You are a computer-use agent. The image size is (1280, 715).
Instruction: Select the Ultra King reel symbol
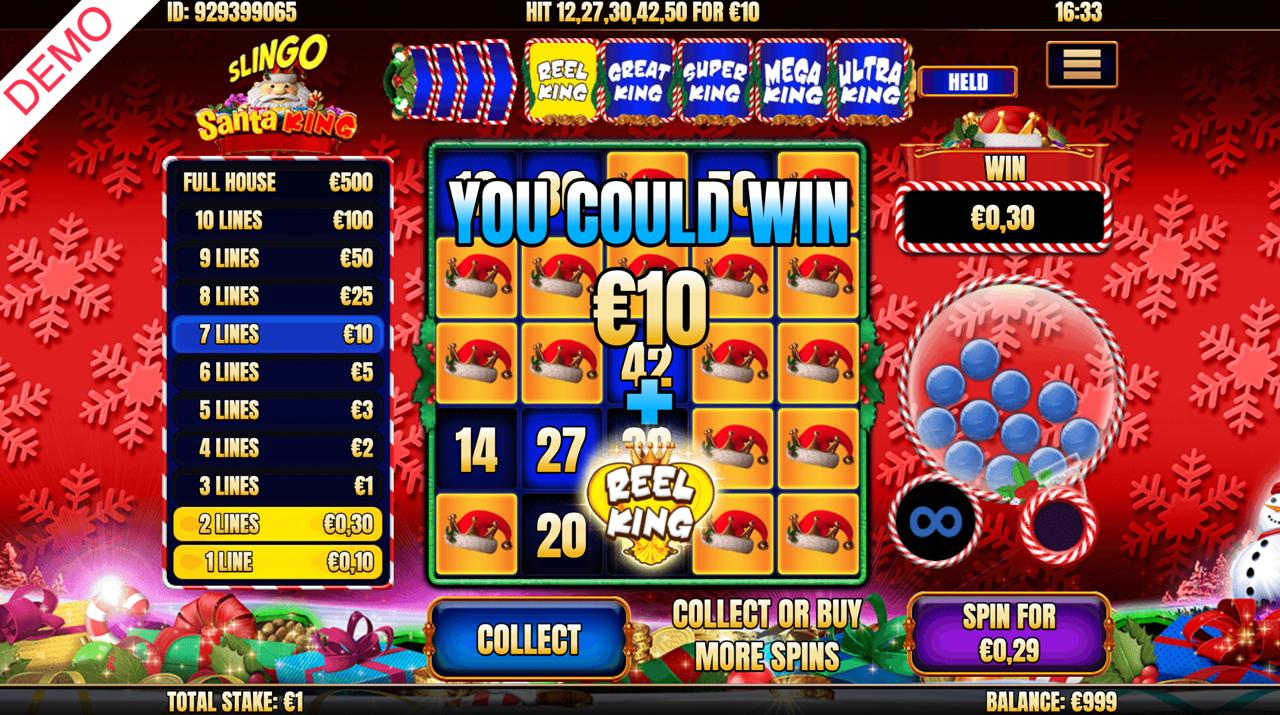pos(869,80)
